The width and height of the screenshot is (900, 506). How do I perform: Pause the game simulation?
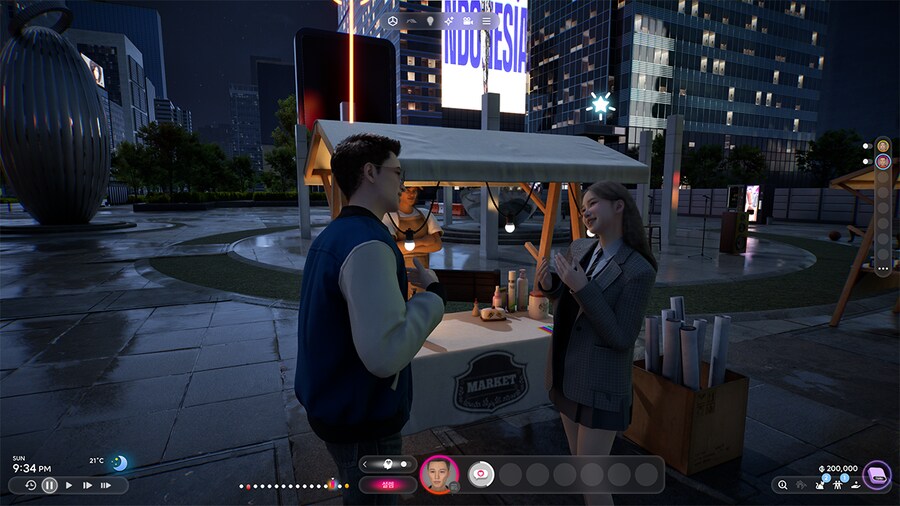tap(50, 485)
